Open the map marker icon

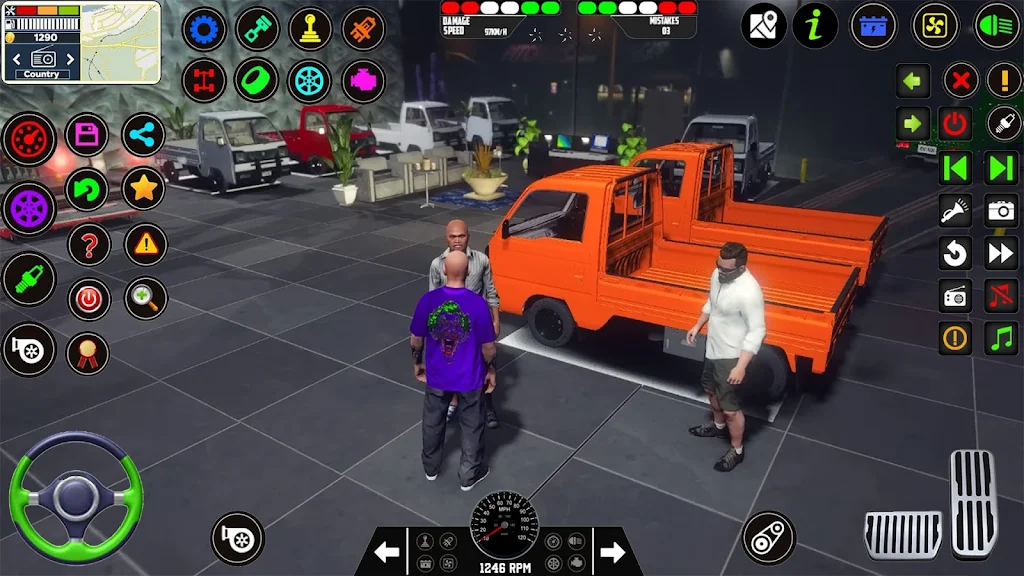coord(764,26)
